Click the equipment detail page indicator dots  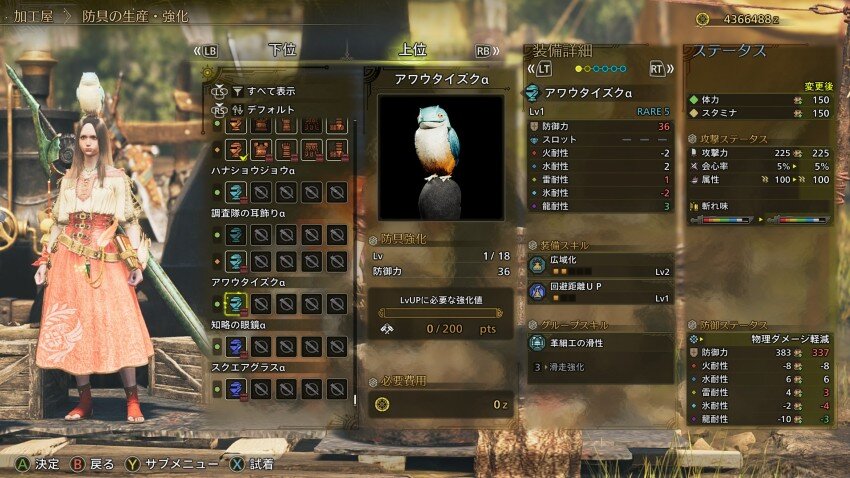coord(601,69)
